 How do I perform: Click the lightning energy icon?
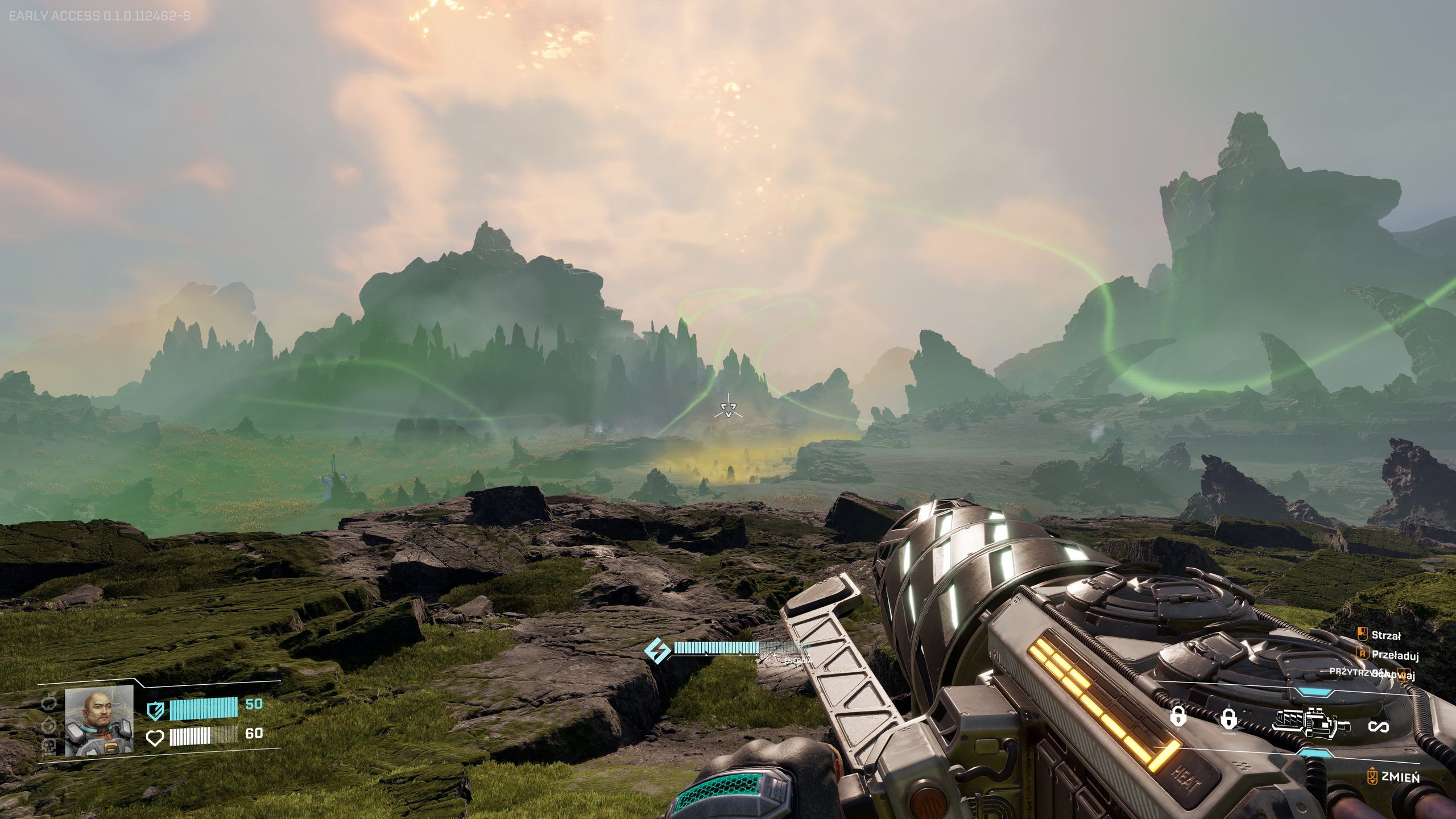658,651
